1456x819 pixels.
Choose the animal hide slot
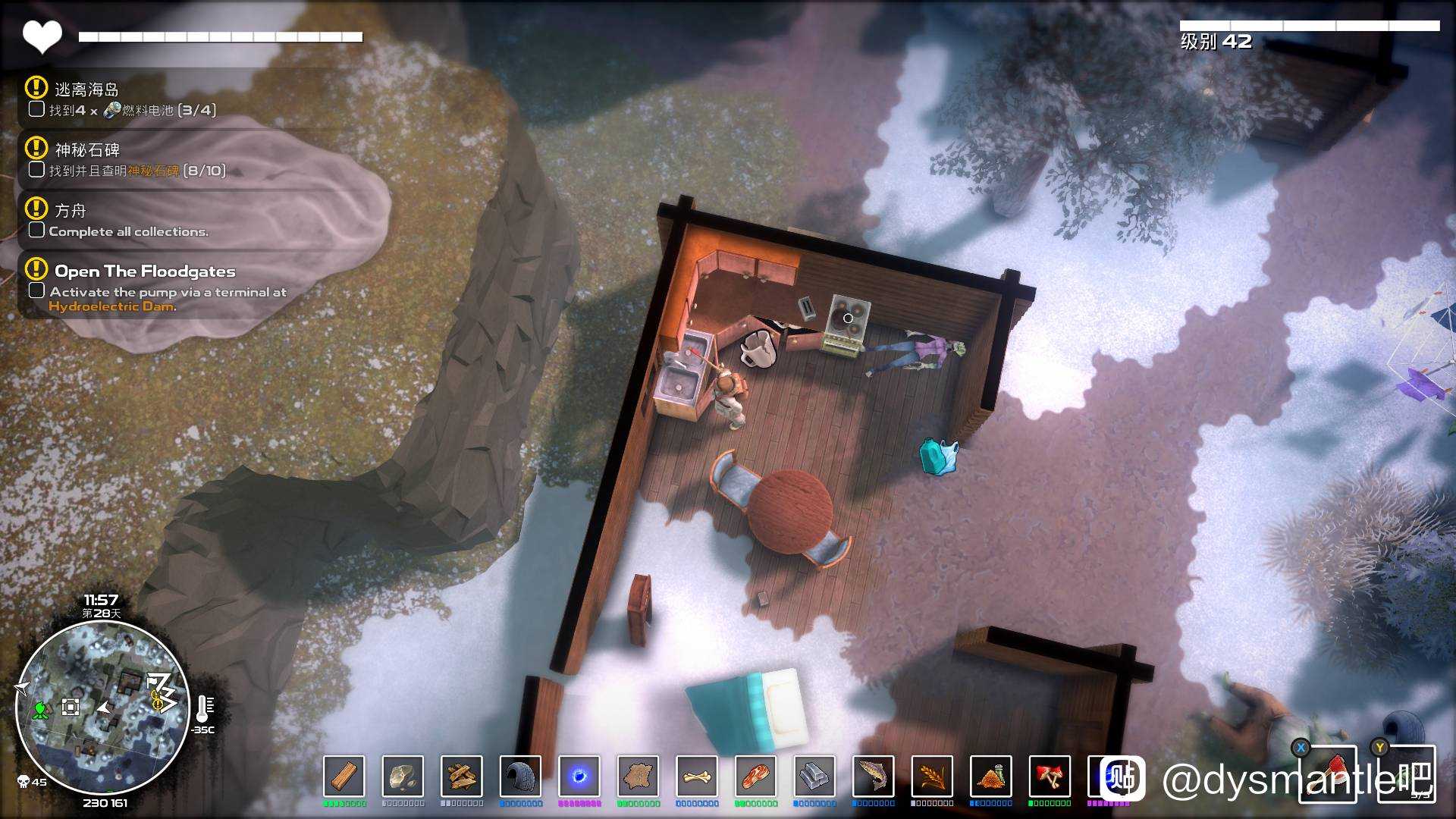click(638, 777)
